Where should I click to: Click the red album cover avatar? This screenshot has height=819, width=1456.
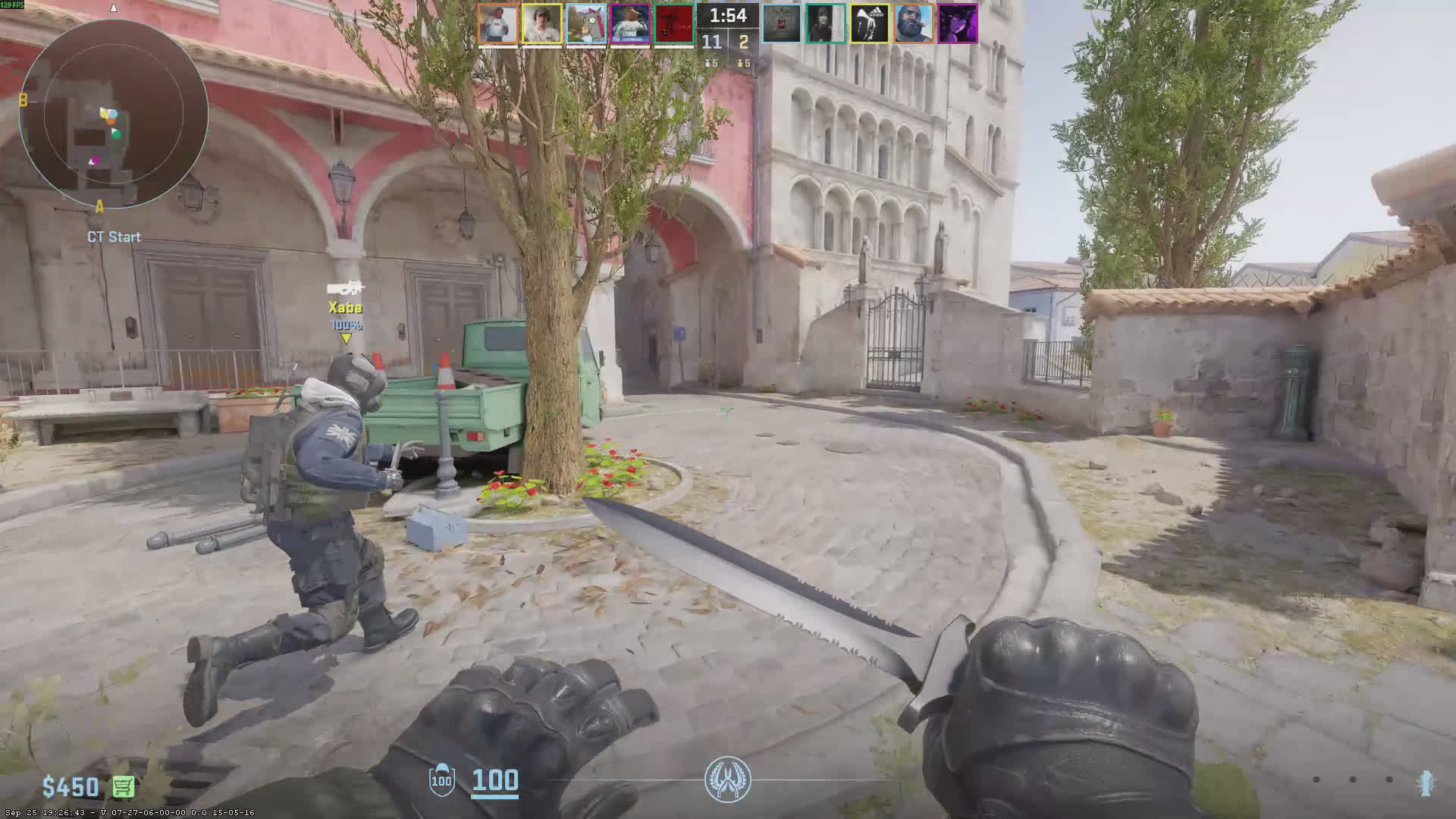pos(673,24)
